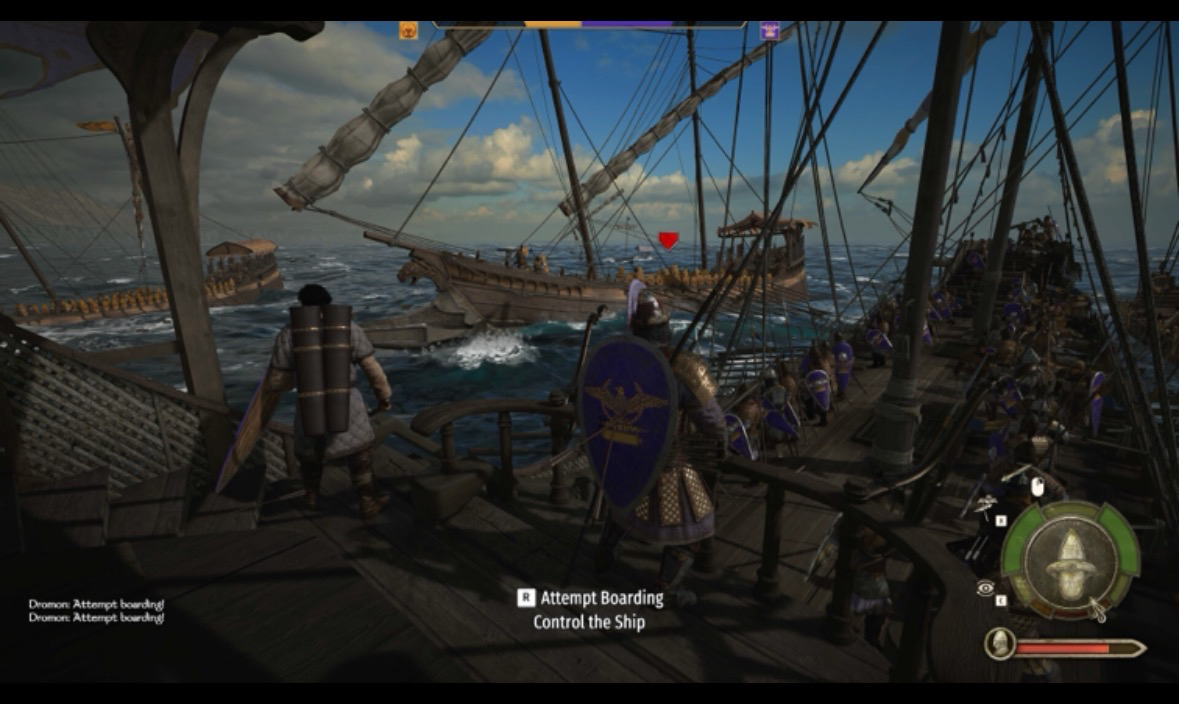Toggle the eye view icon
Viewport: 1179px width, 704px height.
coord(985,589)
